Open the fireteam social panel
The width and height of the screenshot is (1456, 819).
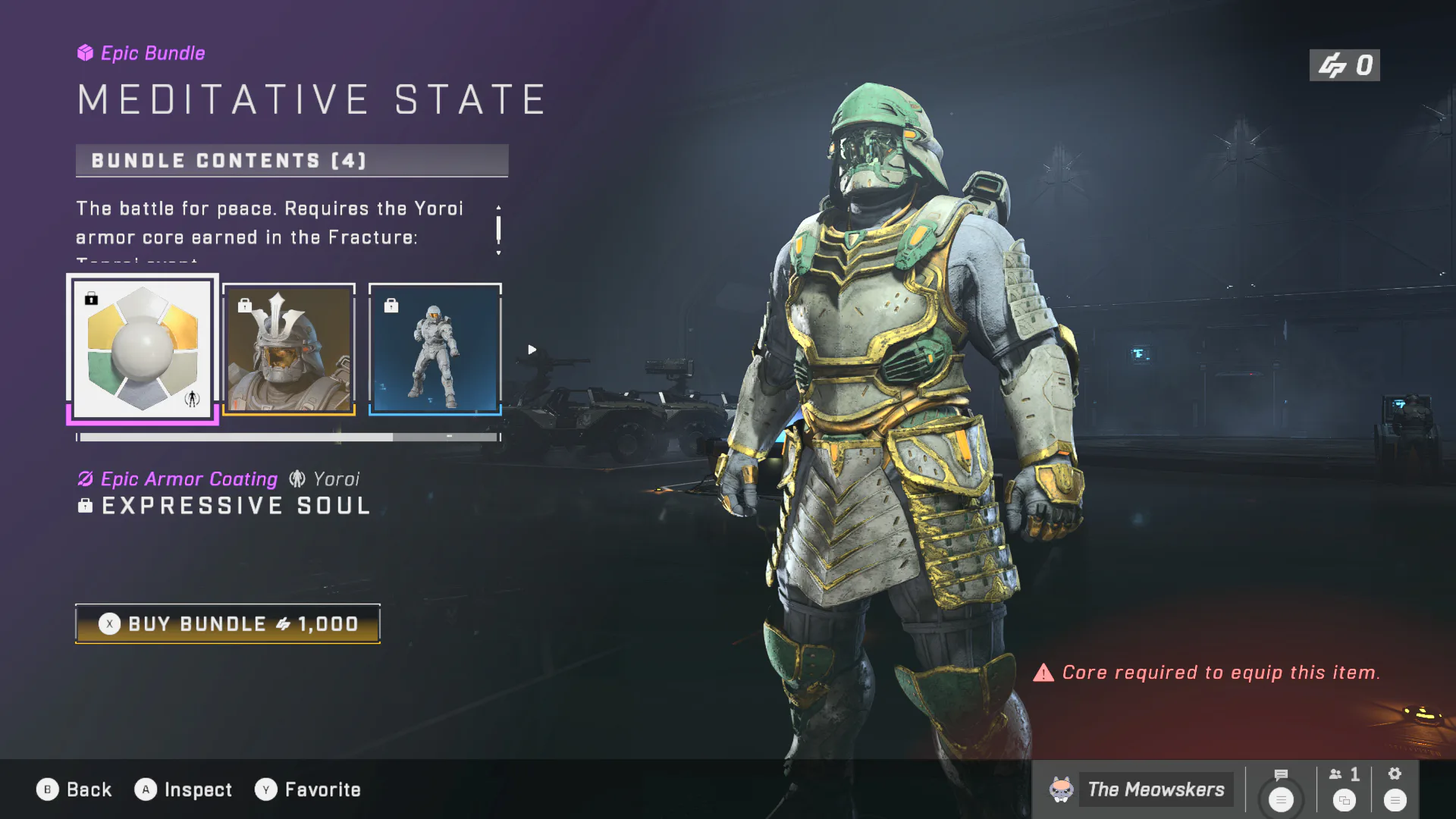point(1345,789)
